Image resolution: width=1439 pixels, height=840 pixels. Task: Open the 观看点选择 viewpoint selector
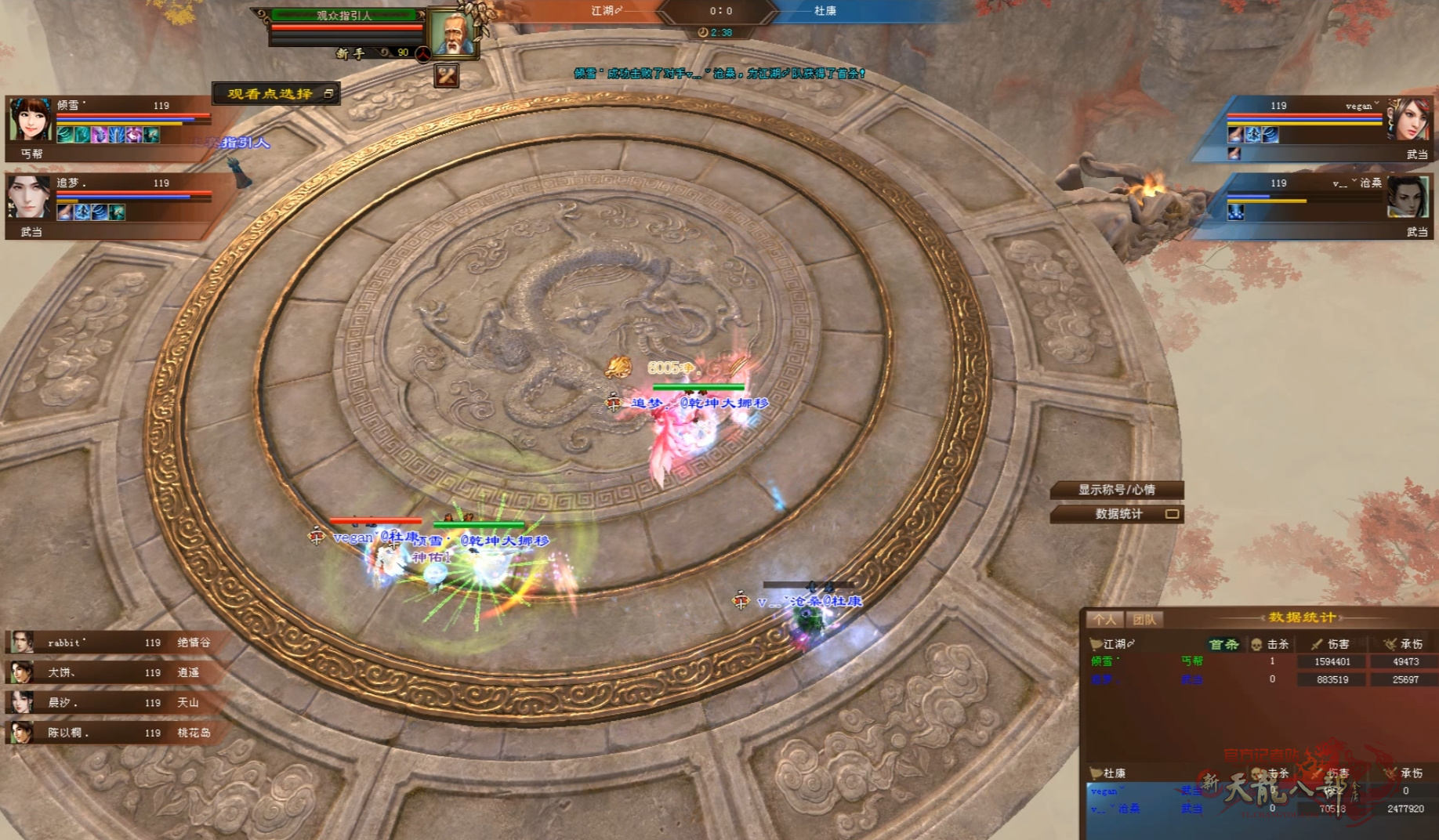pyautogui.click(x=275, y=94)
